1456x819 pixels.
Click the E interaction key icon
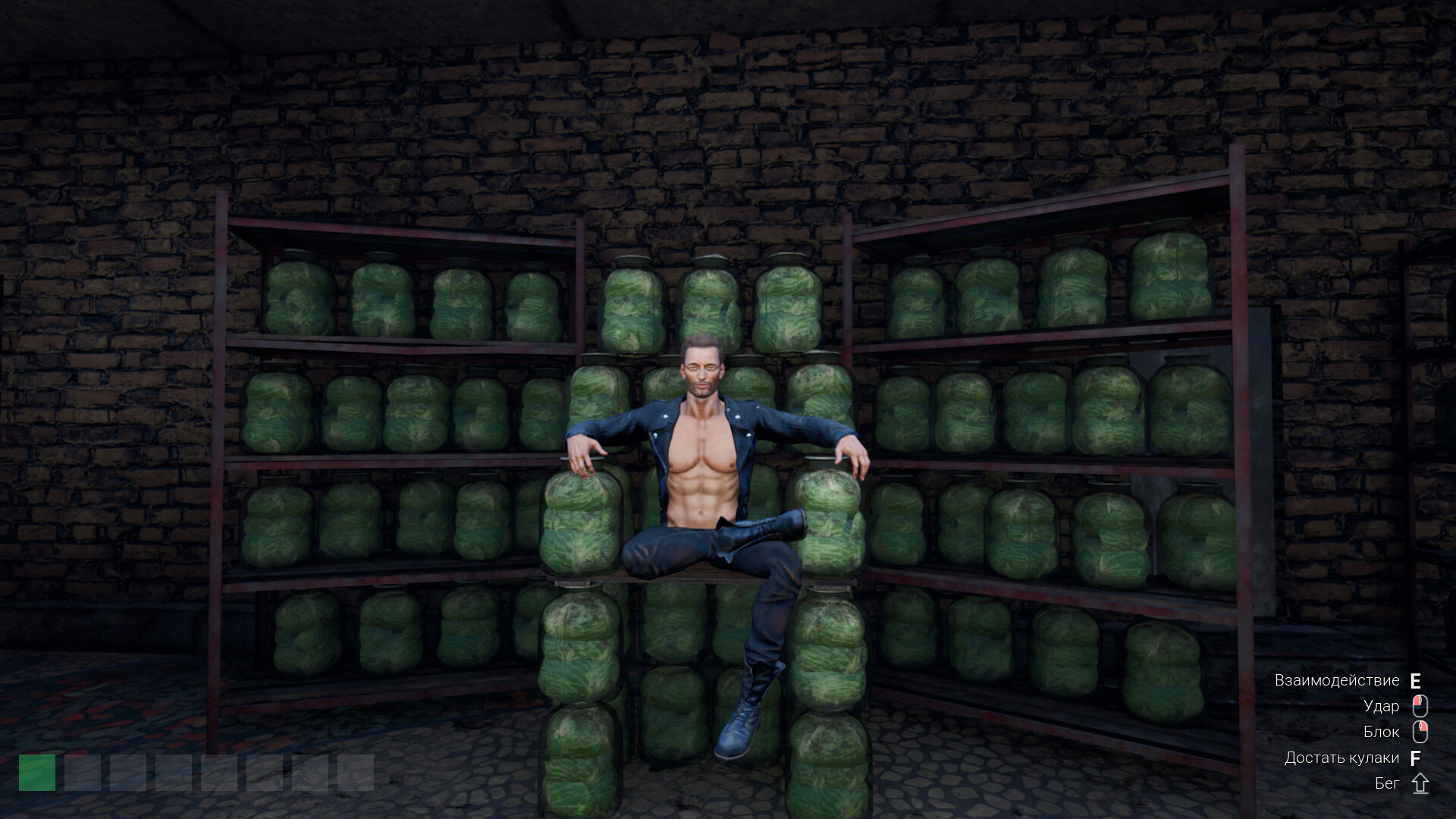coord(1415,680)
